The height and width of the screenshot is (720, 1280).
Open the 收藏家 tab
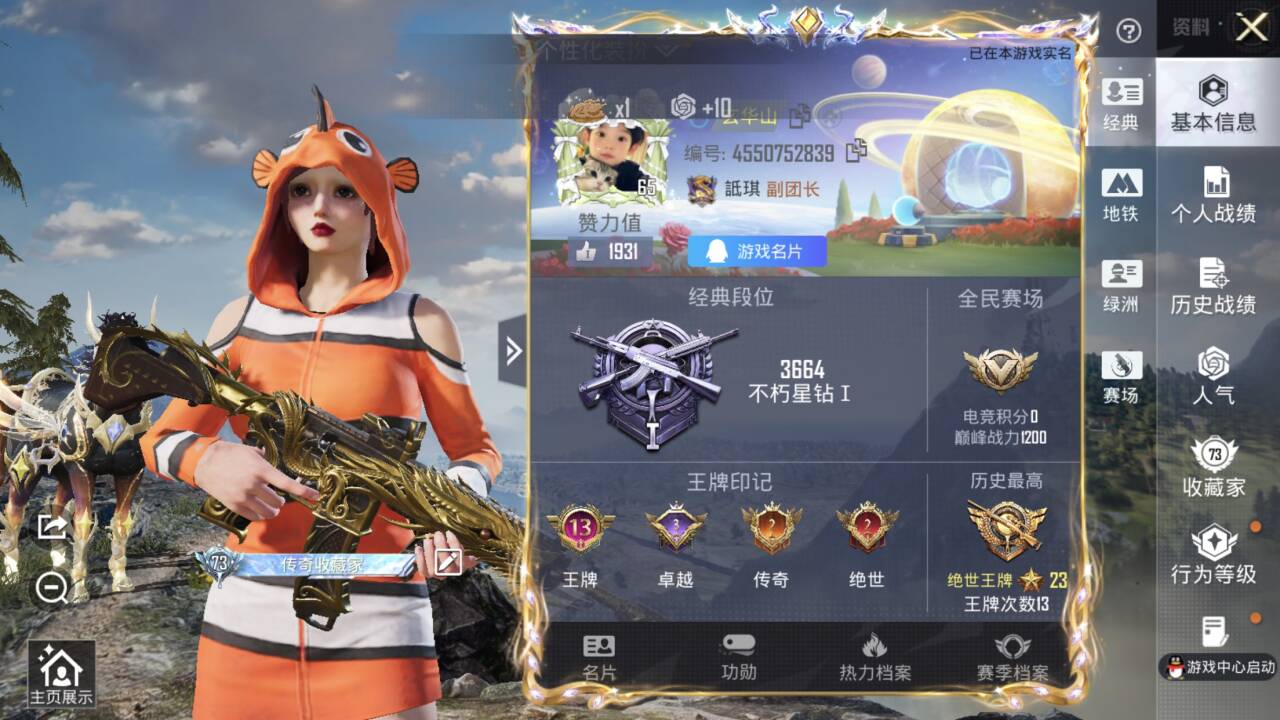click(x=1213, y=467)
